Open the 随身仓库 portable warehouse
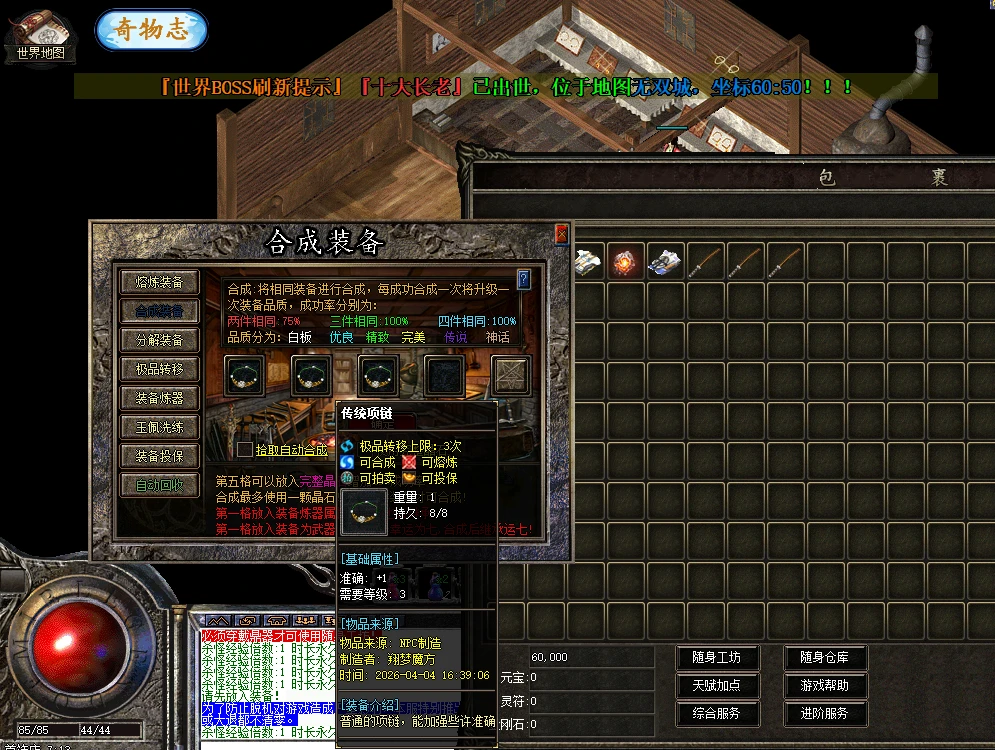Viewport: 995px width, 750px height. pos(825,658)
